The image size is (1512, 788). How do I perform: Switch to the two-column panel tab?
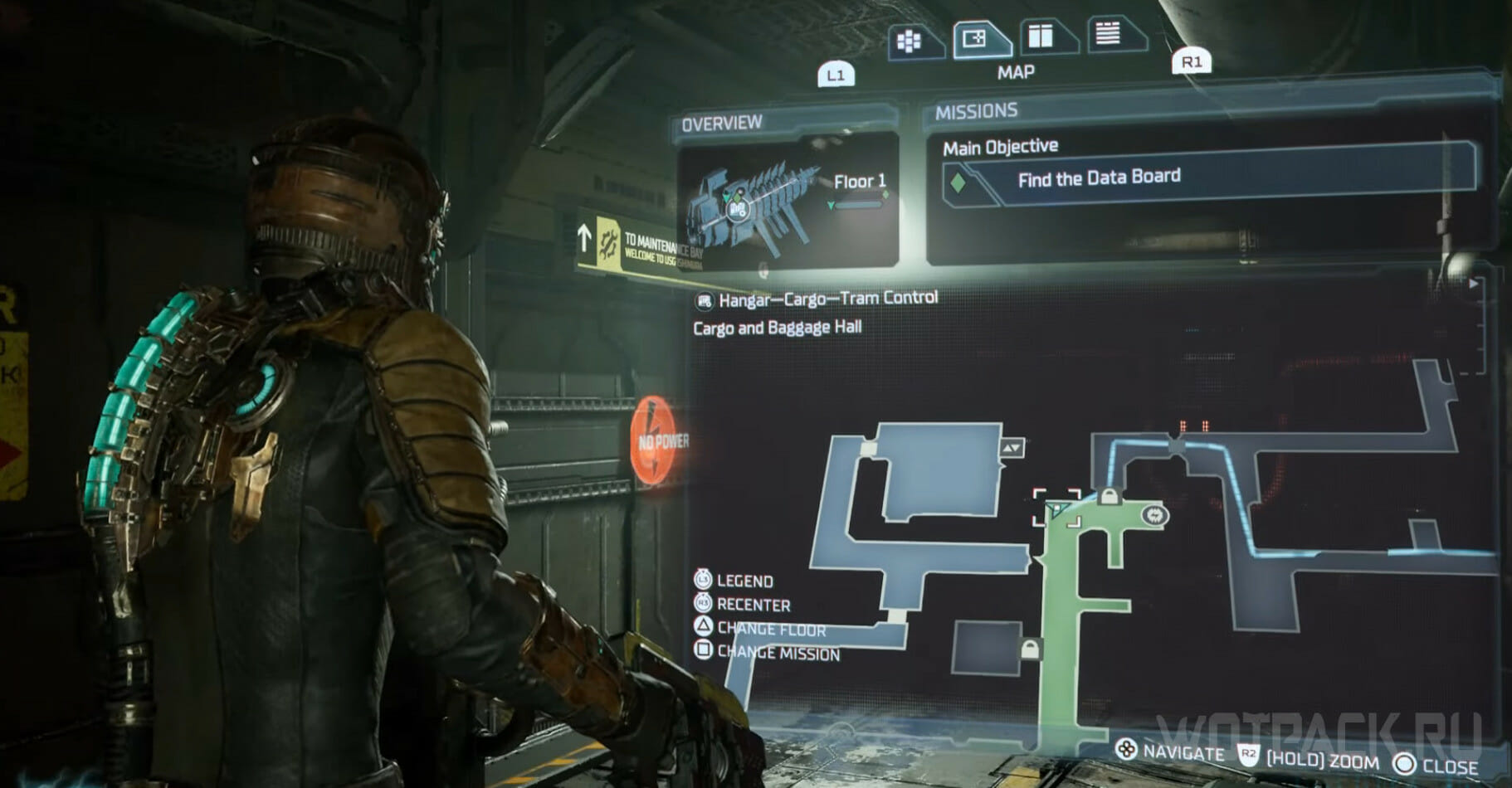click(x=1041, y=36)
